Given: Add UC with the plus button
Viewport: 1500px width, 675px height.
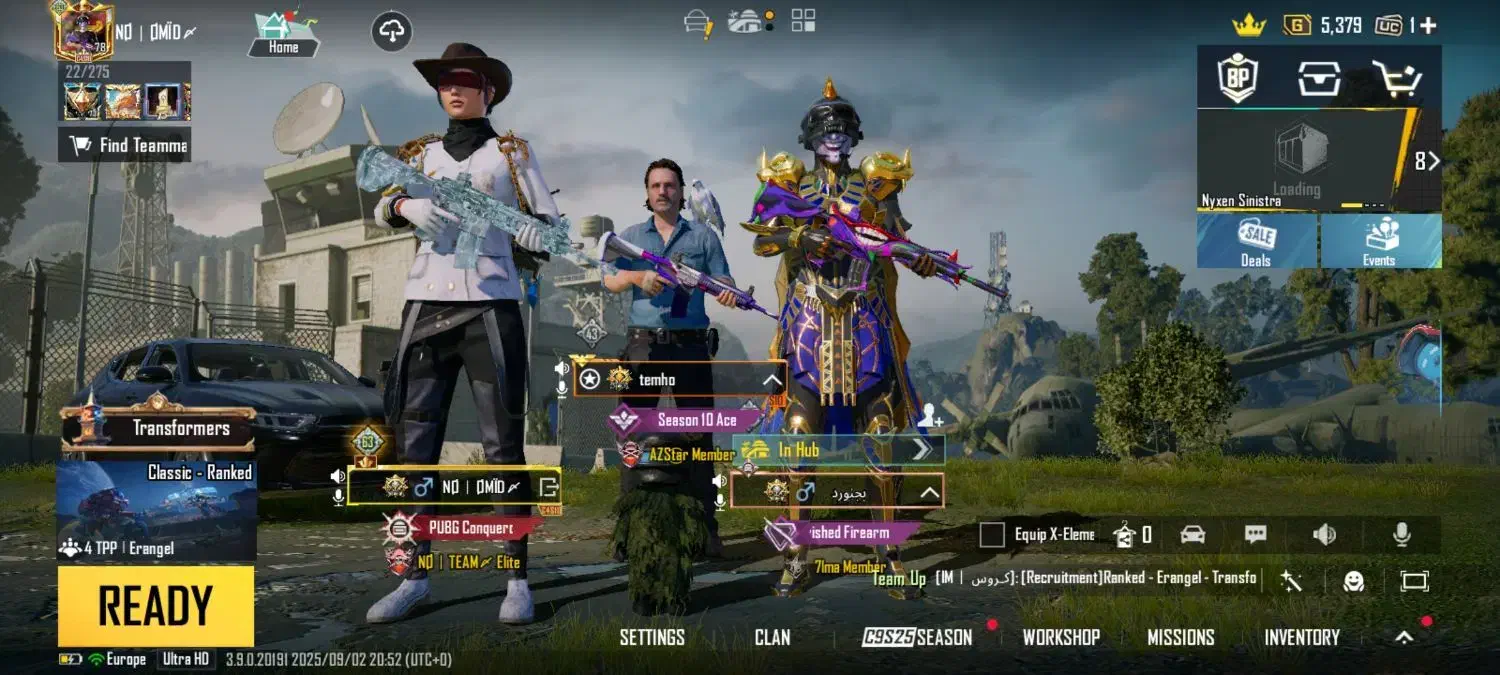Looking at the screenshot, I should point(1429,25).
